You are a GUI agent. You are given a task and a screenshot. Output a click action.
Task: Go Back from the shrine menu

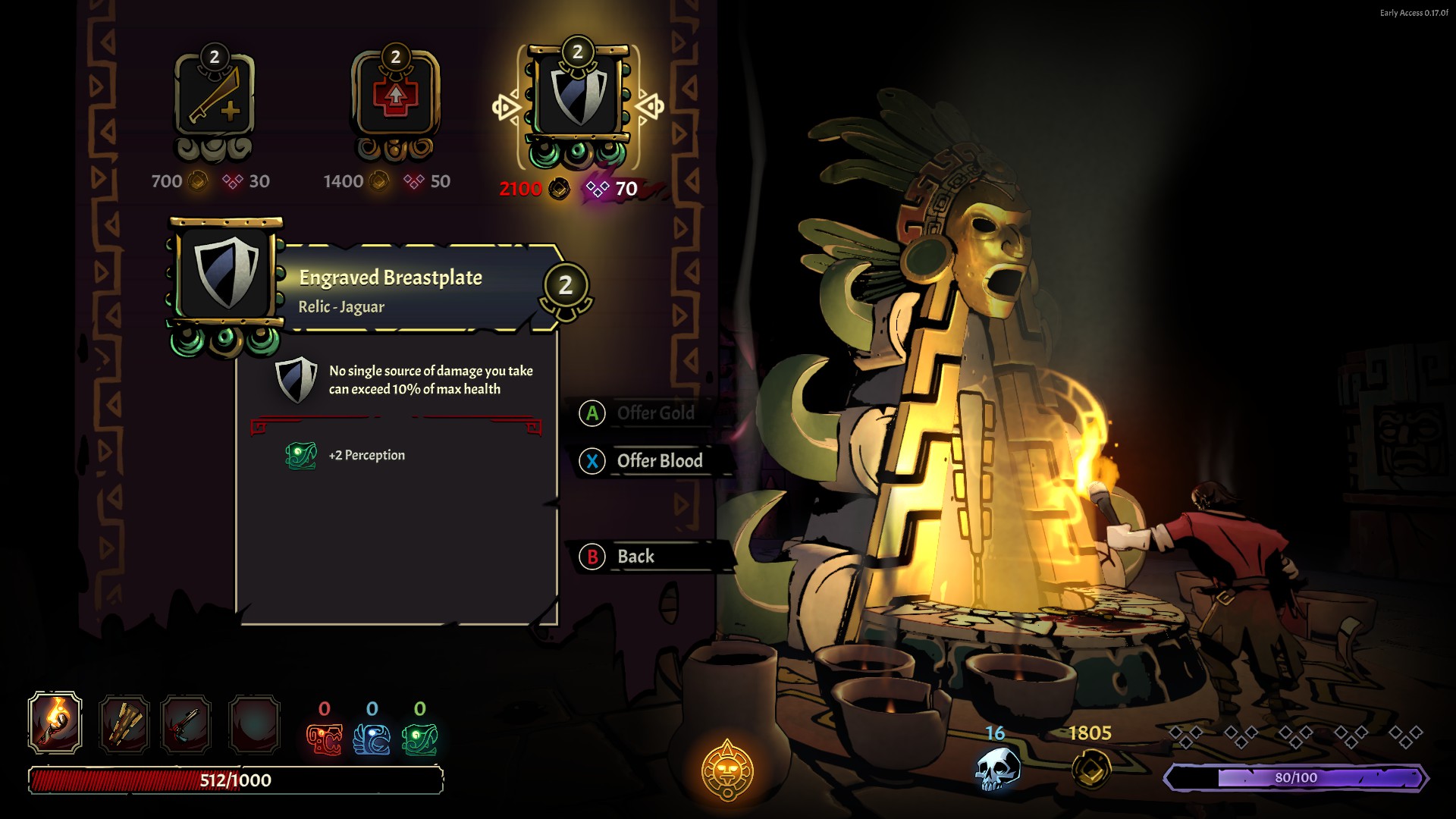pyautogui.click(x=634, y=557)
